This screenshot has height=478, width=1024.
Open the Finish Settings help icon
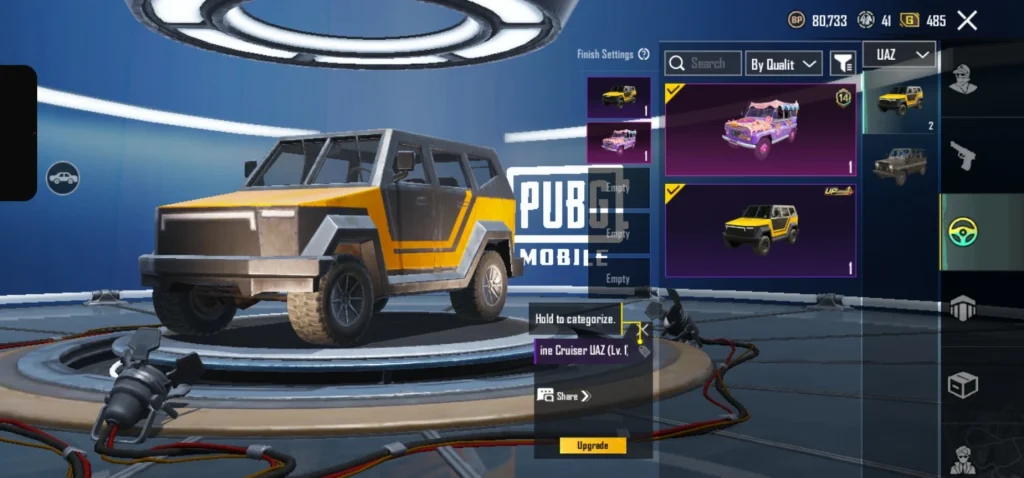[643, 54]
